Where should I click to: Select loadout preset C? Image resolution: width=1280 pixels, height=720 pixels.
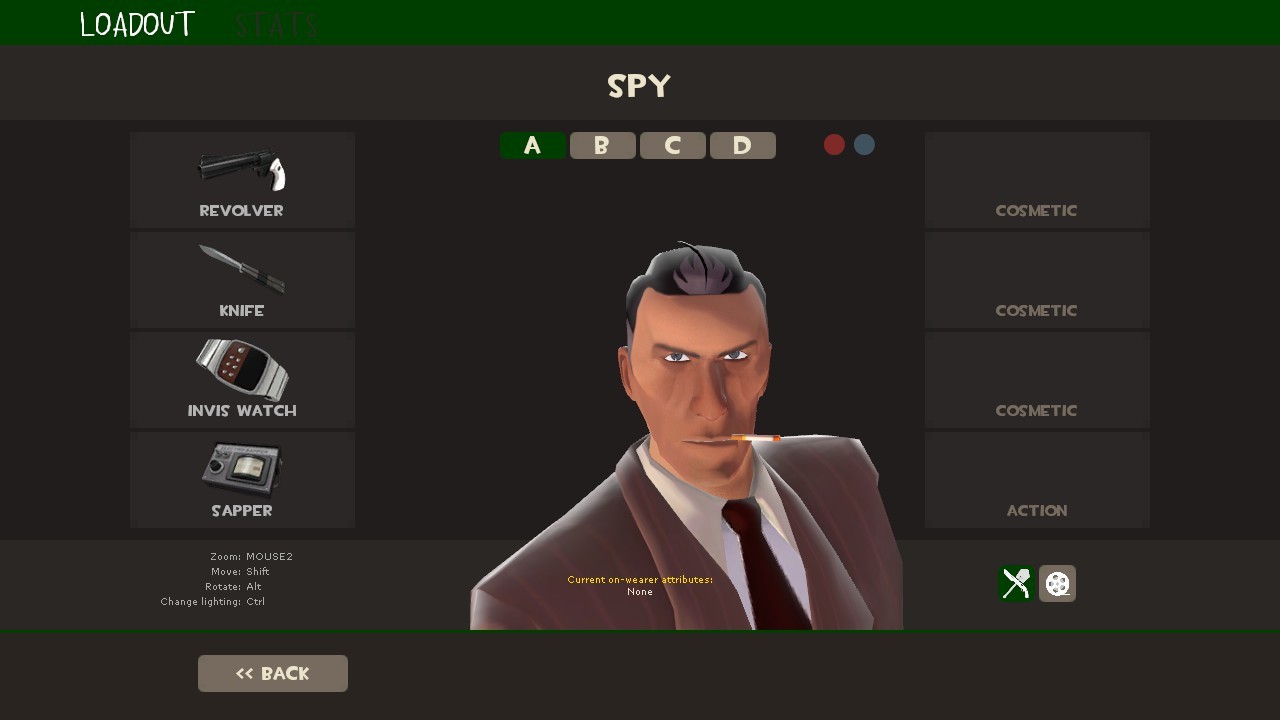coord(672,145)
